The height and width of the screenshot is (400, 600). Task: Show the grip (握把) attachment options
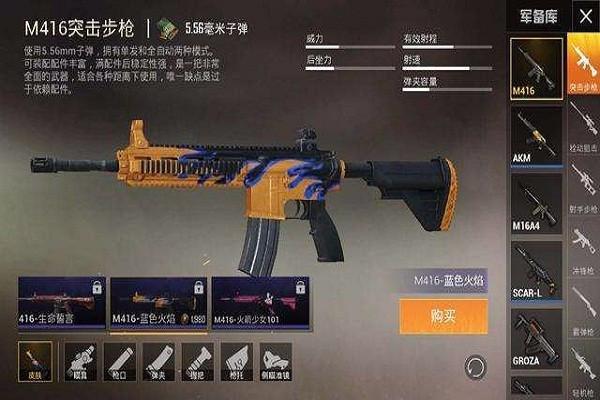click(x=197, y=358)
